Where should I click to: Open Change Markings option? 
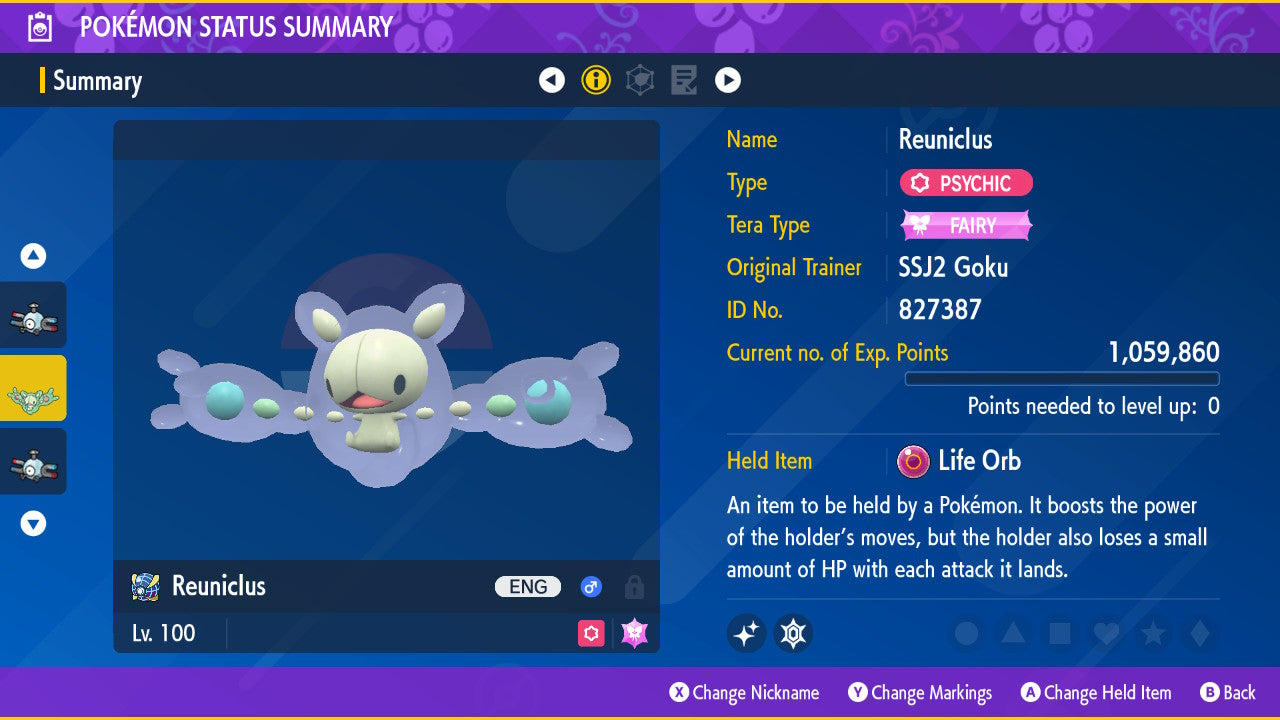click(920, 692)
